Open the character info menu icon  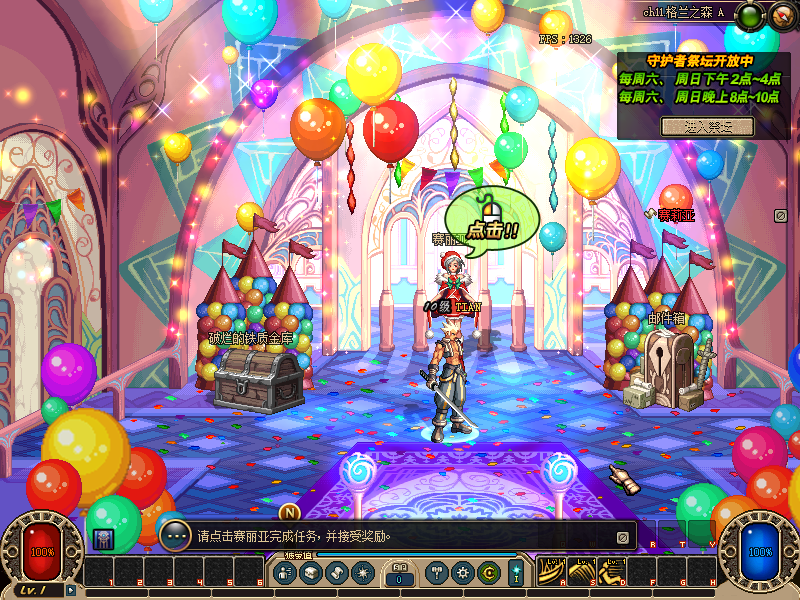[x=283, y=573]
